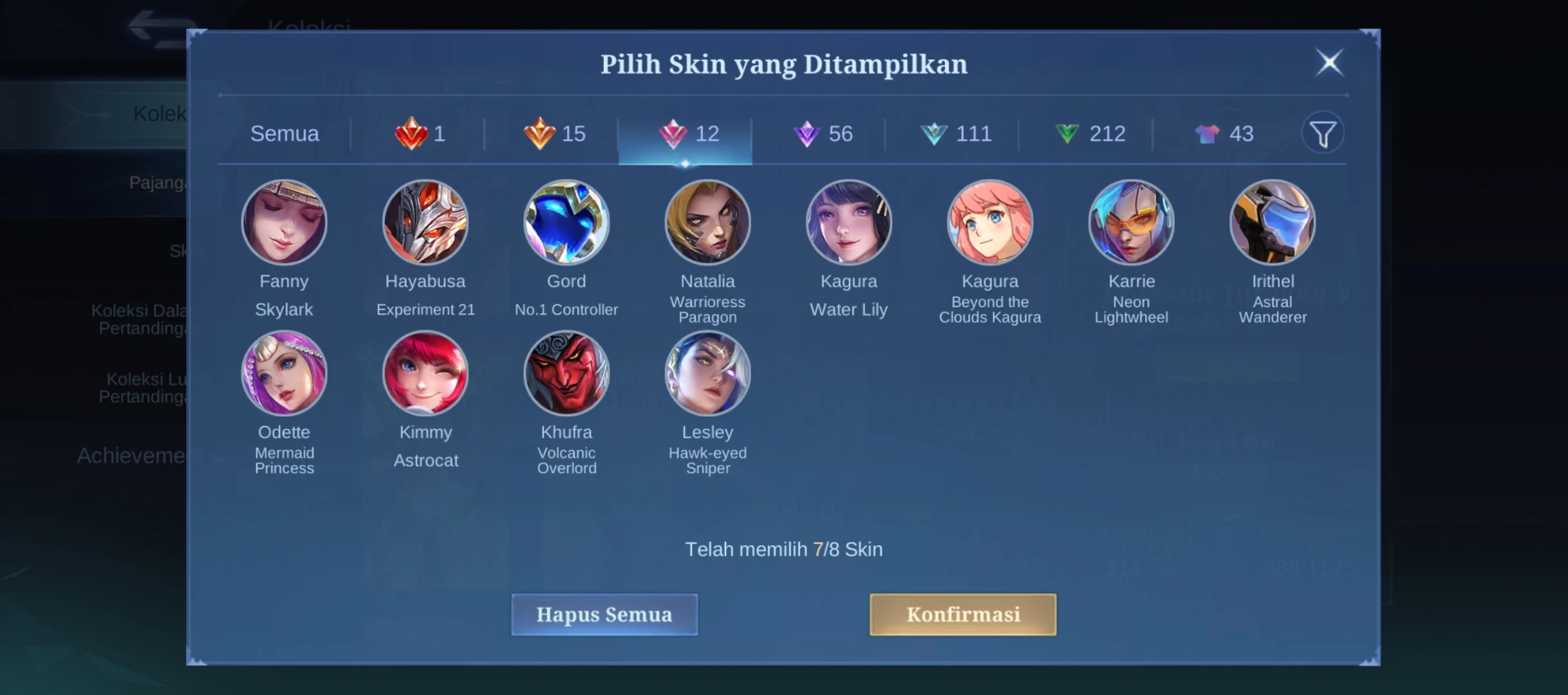Pick Karrie's Neon Lightwheel skin

click(1131, 223)
